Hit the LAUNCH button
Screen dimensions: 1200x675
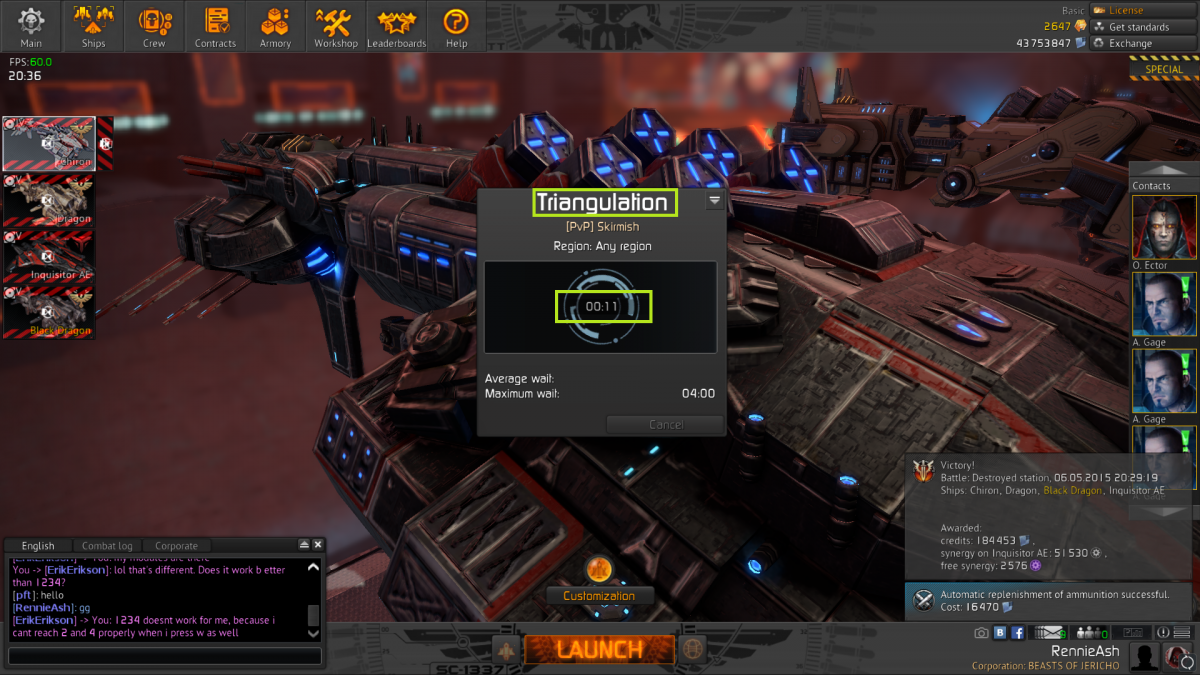599,649
